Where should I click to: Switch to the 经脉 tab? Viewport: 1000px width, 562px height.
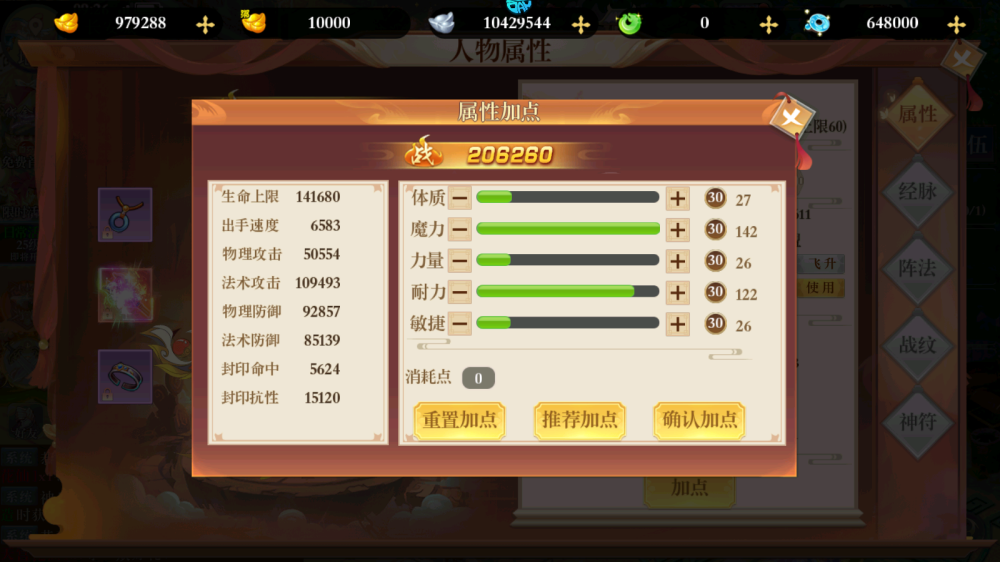click(917, 191)
